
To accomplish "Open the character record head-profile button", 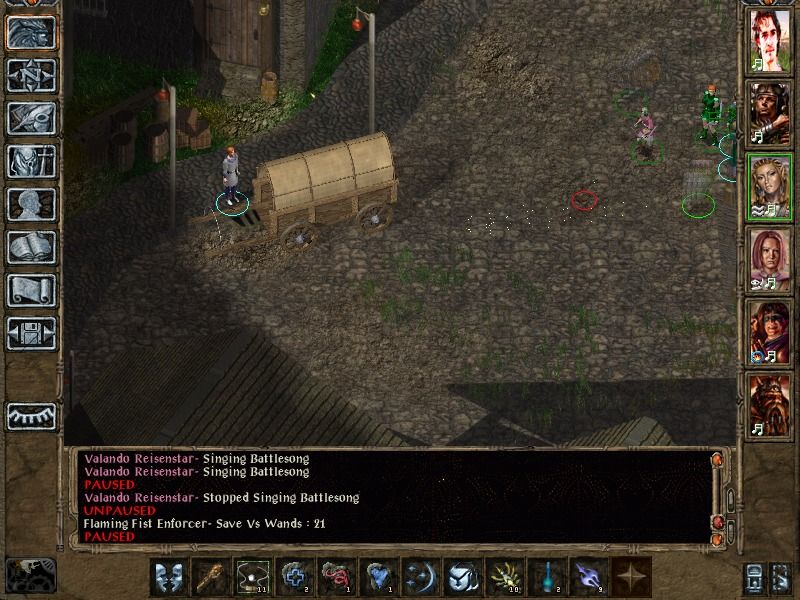I will point(31,204).
